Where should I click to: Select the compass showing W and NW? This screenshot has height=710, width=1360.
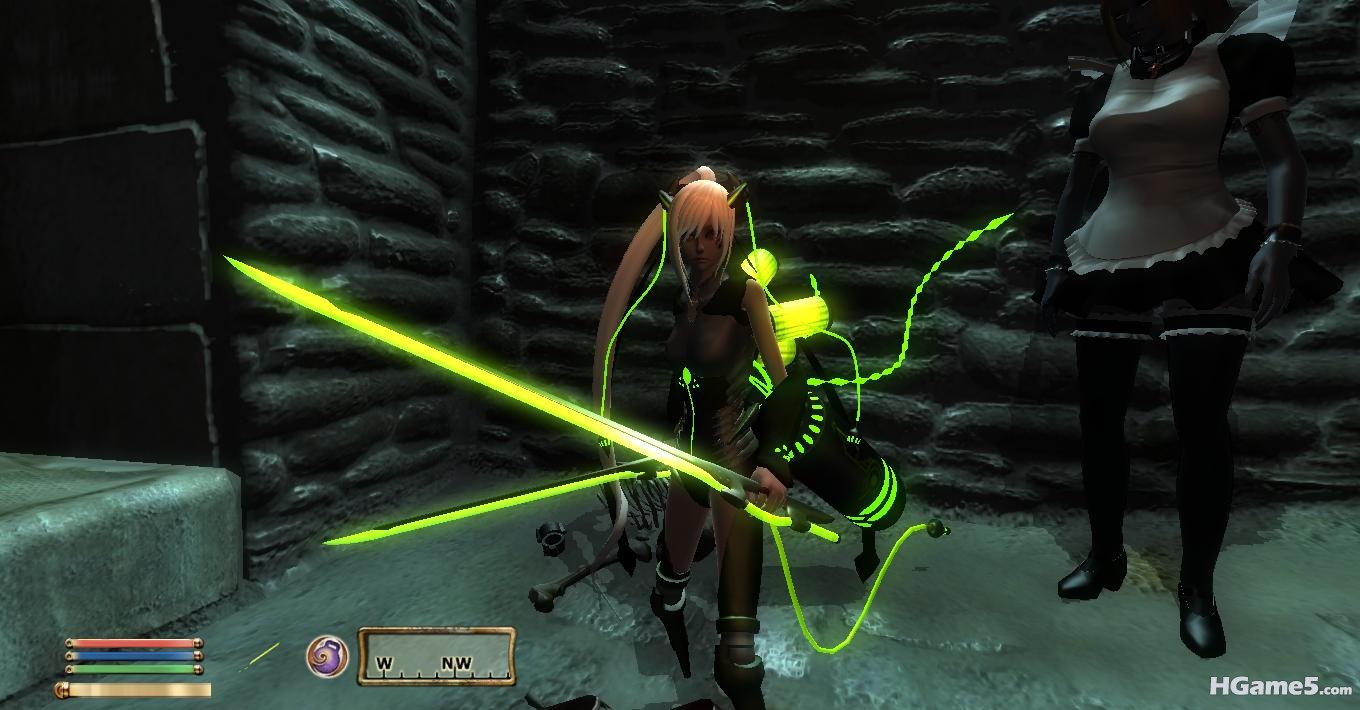[x=436, y=657]
